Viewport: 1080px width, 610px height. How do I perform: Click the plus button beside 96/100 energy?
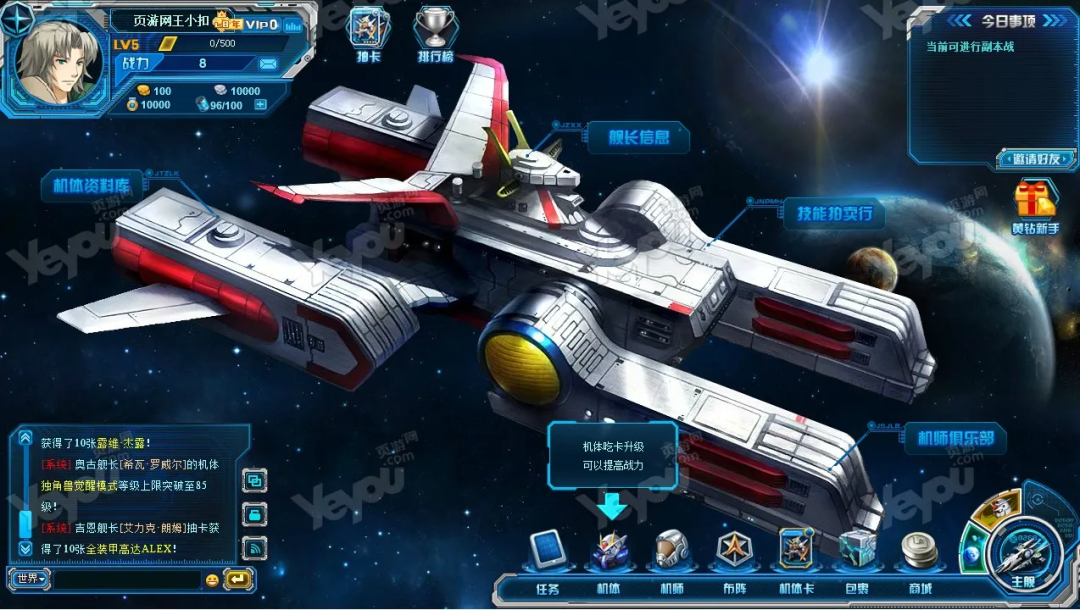click(x=261, y=105)
